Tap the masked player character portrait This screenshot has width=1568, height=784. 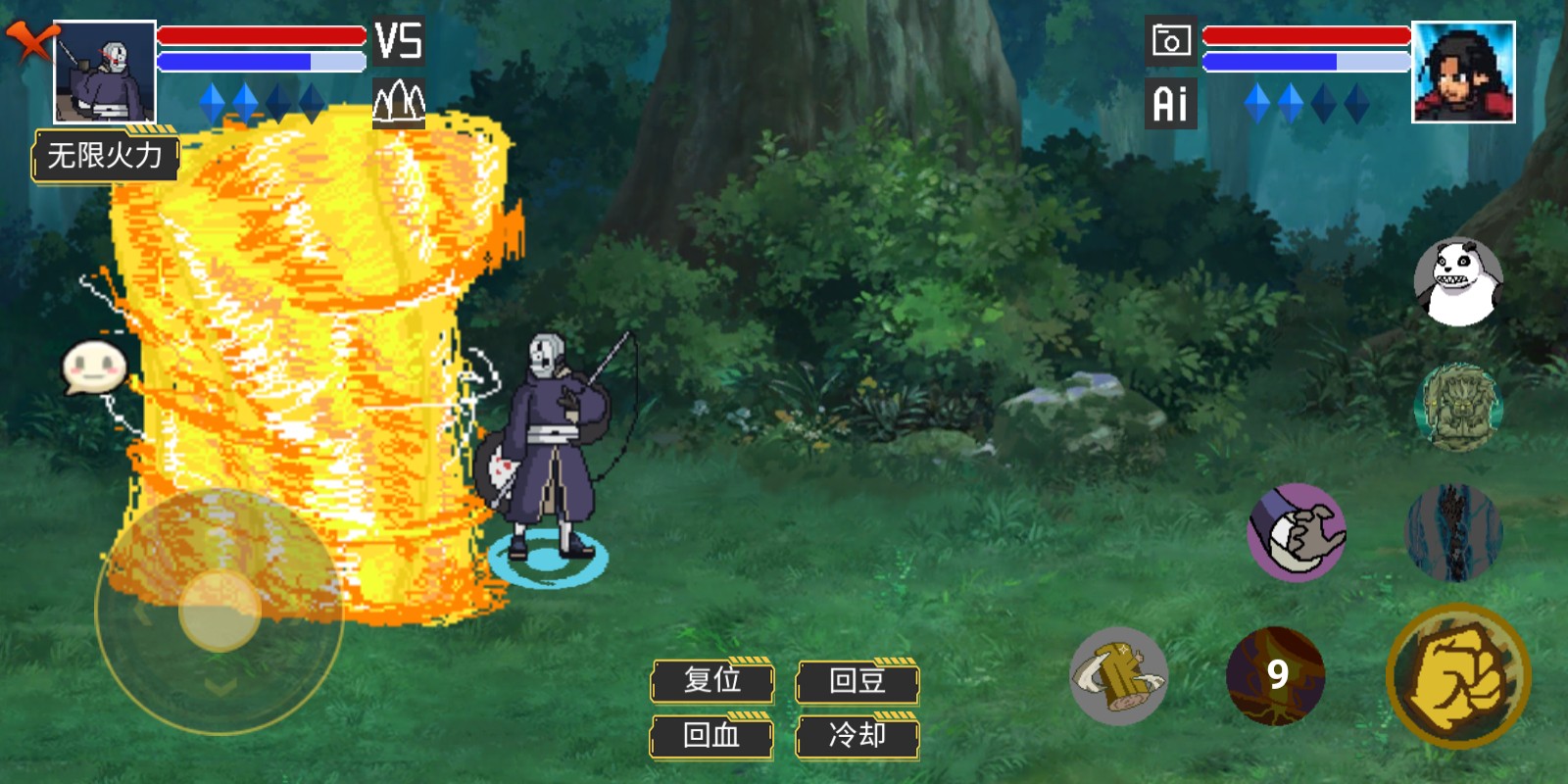pos(104,73)
